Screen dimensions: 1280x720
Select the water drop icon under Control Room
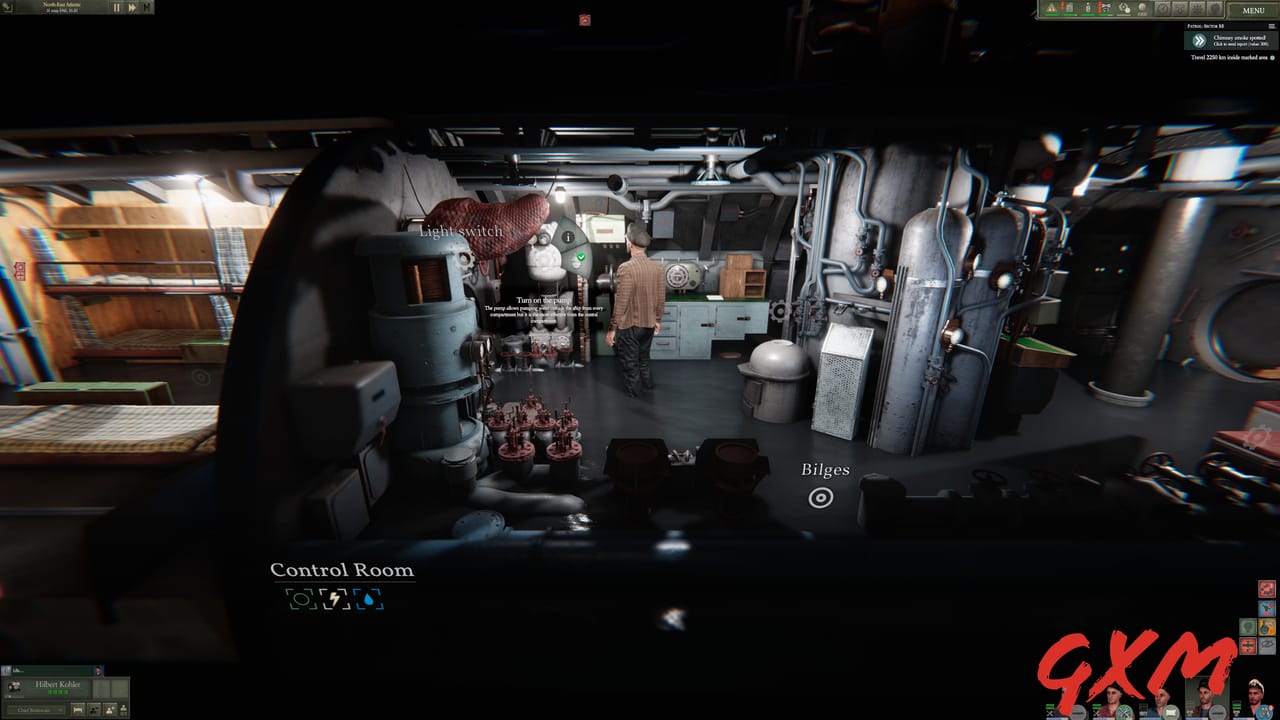(x=369, y=599)
